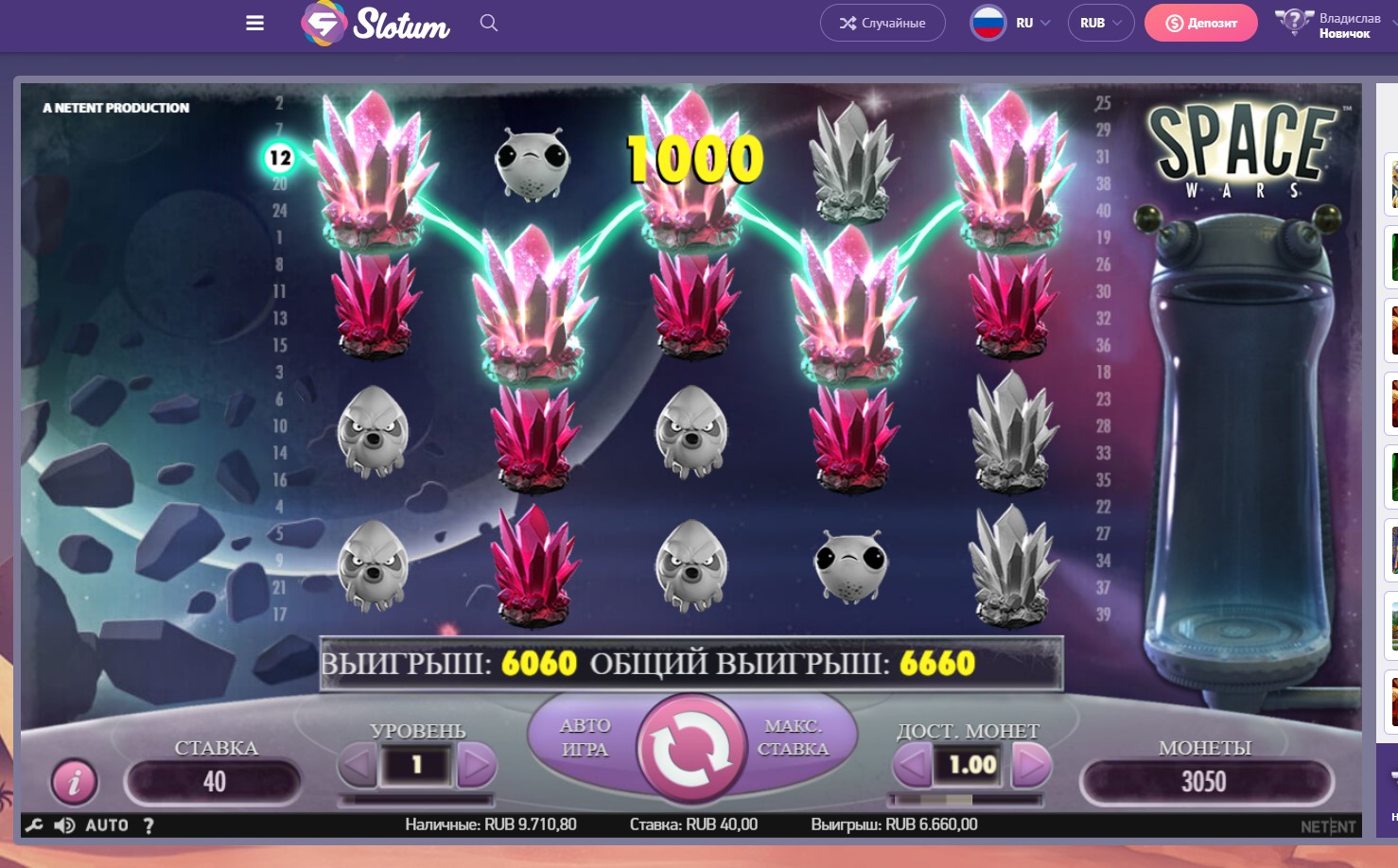1398x868 pixels.
Task: Start auto play with АВТО ИГРА
Action: [585, 738]
